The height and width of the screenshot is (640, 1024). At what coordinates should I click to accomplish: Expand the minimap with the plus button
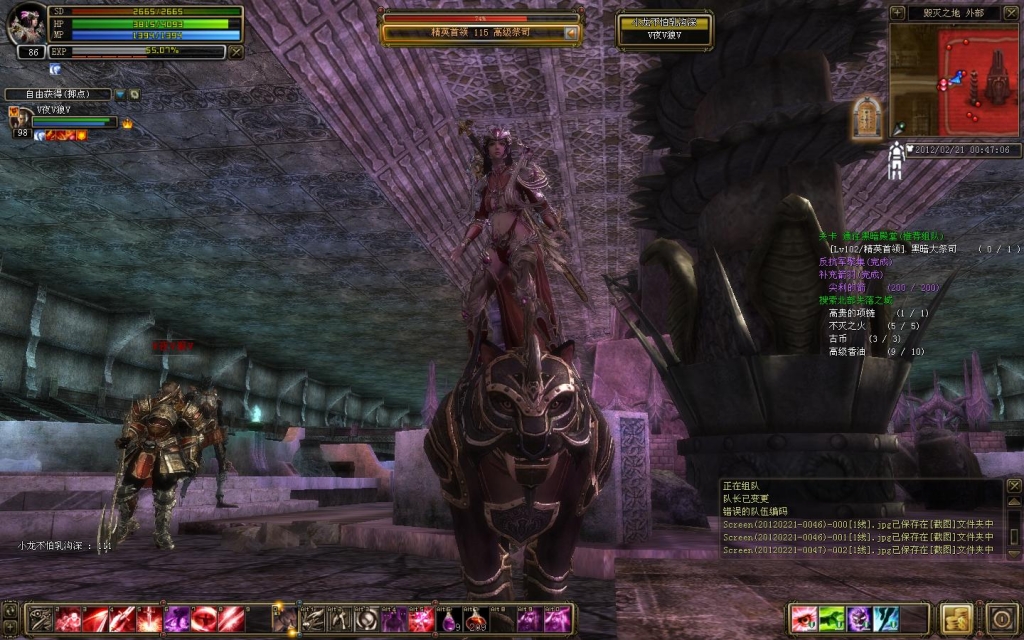click(897, 13)
